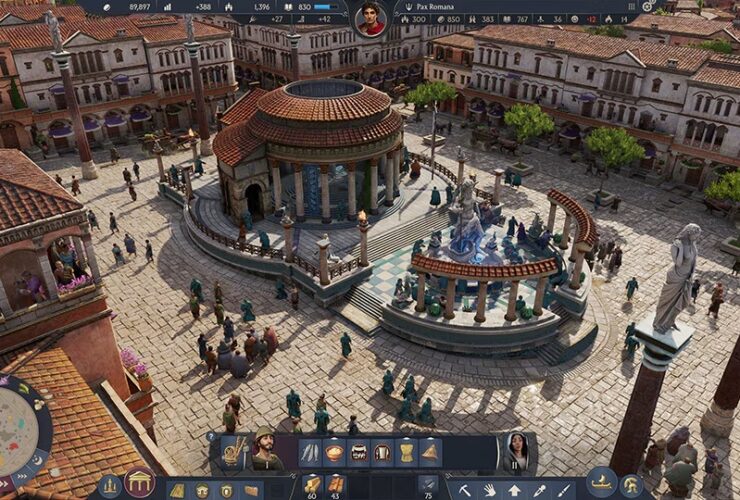
Task: Open the candles round button
Action: [x=109, y=489]
